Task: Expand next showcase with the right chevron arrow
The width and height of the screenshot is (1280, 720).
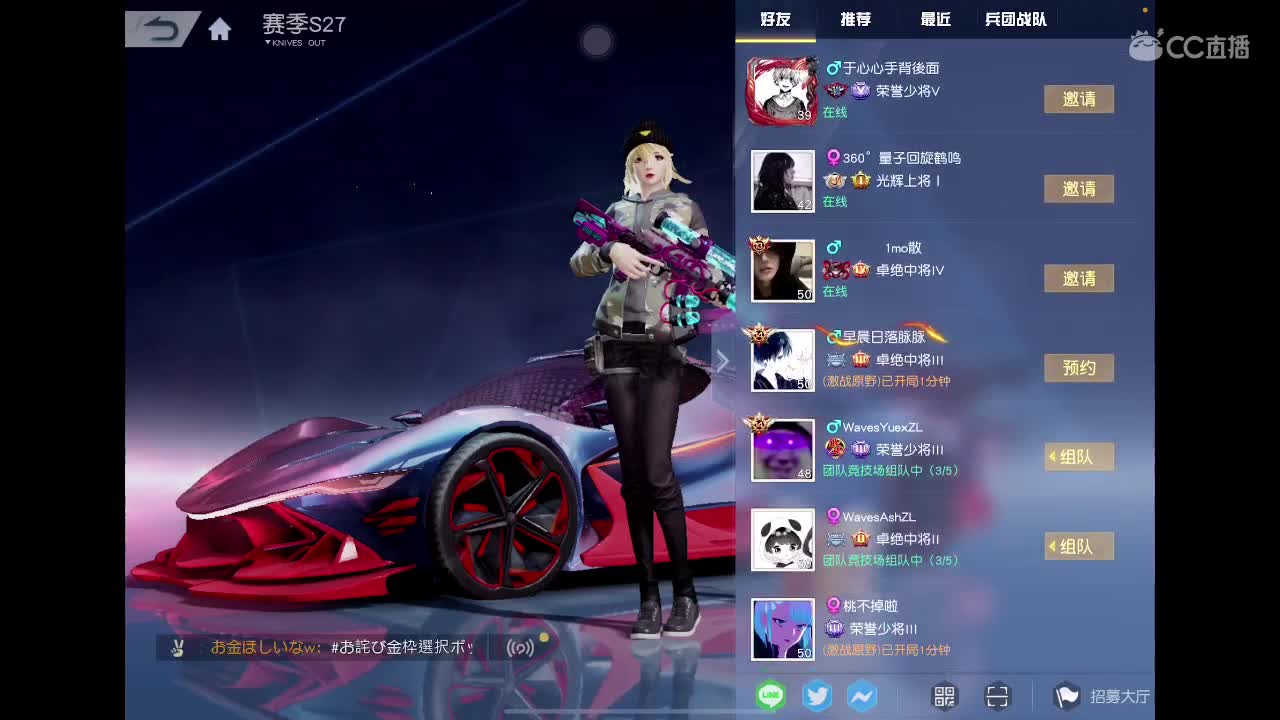Action: click(722, 360)
